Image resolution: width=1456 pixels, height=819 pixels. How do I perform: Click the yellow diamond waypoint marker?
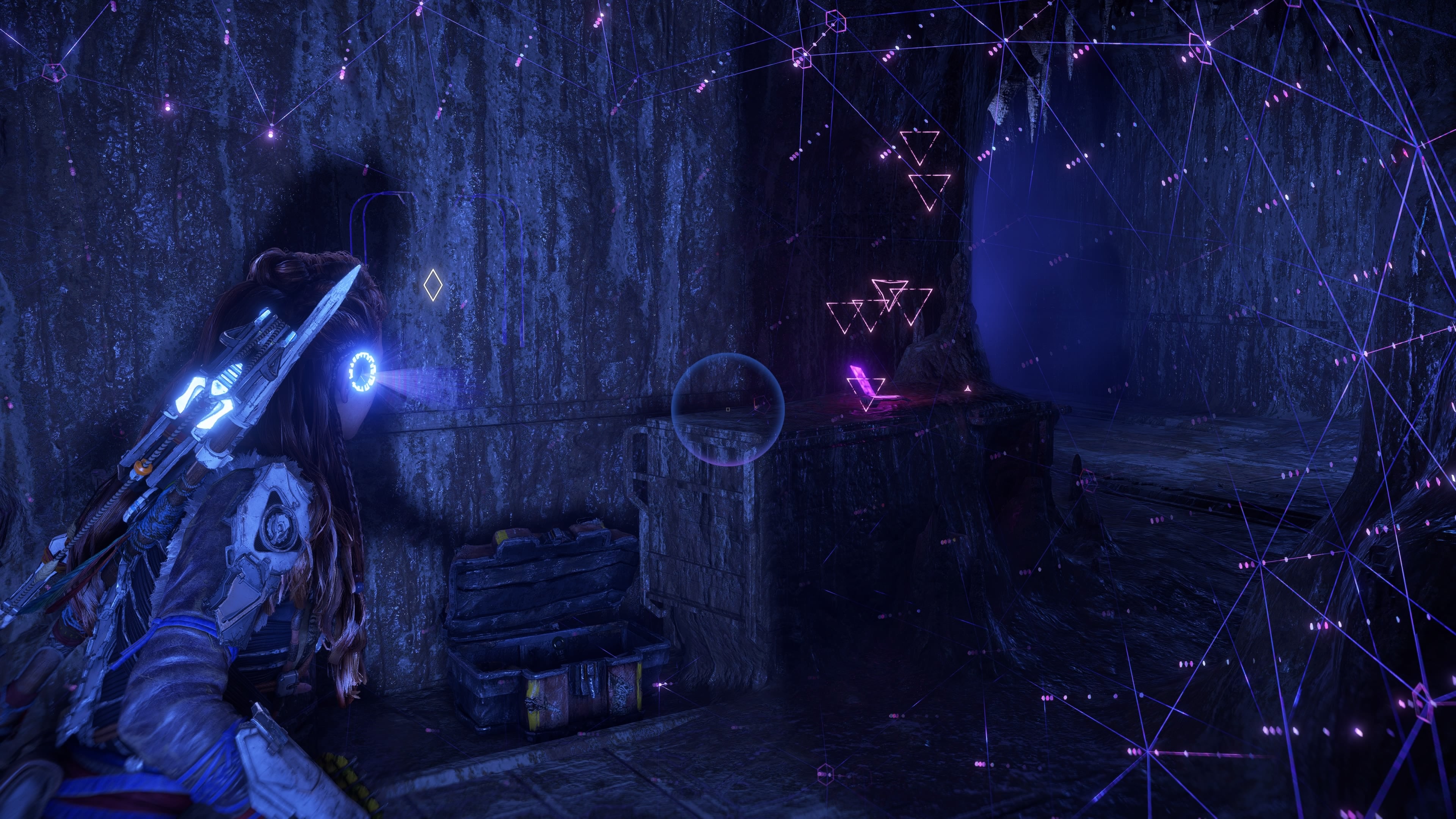433,285
